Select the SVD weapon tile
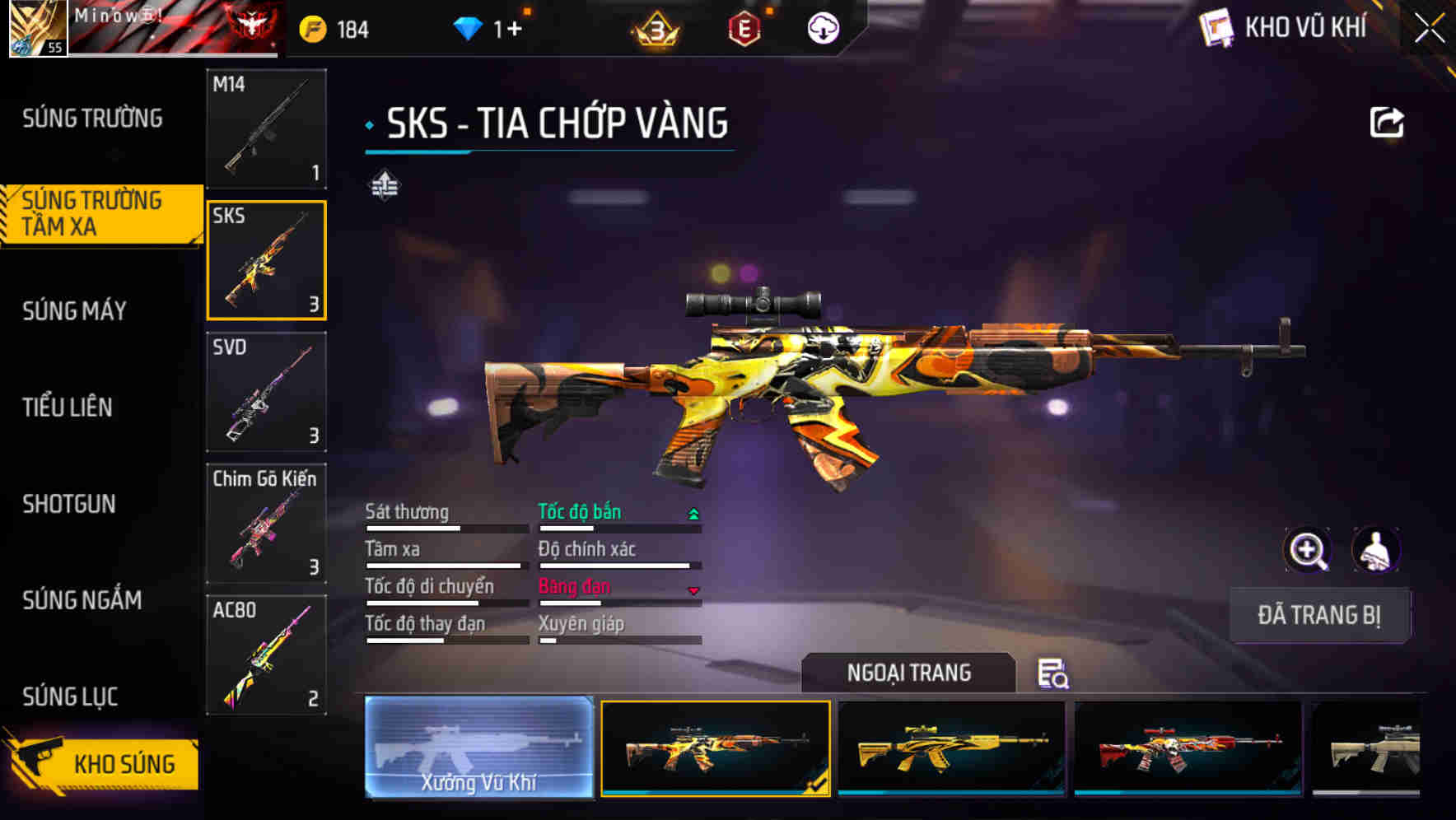 point(266,392)
